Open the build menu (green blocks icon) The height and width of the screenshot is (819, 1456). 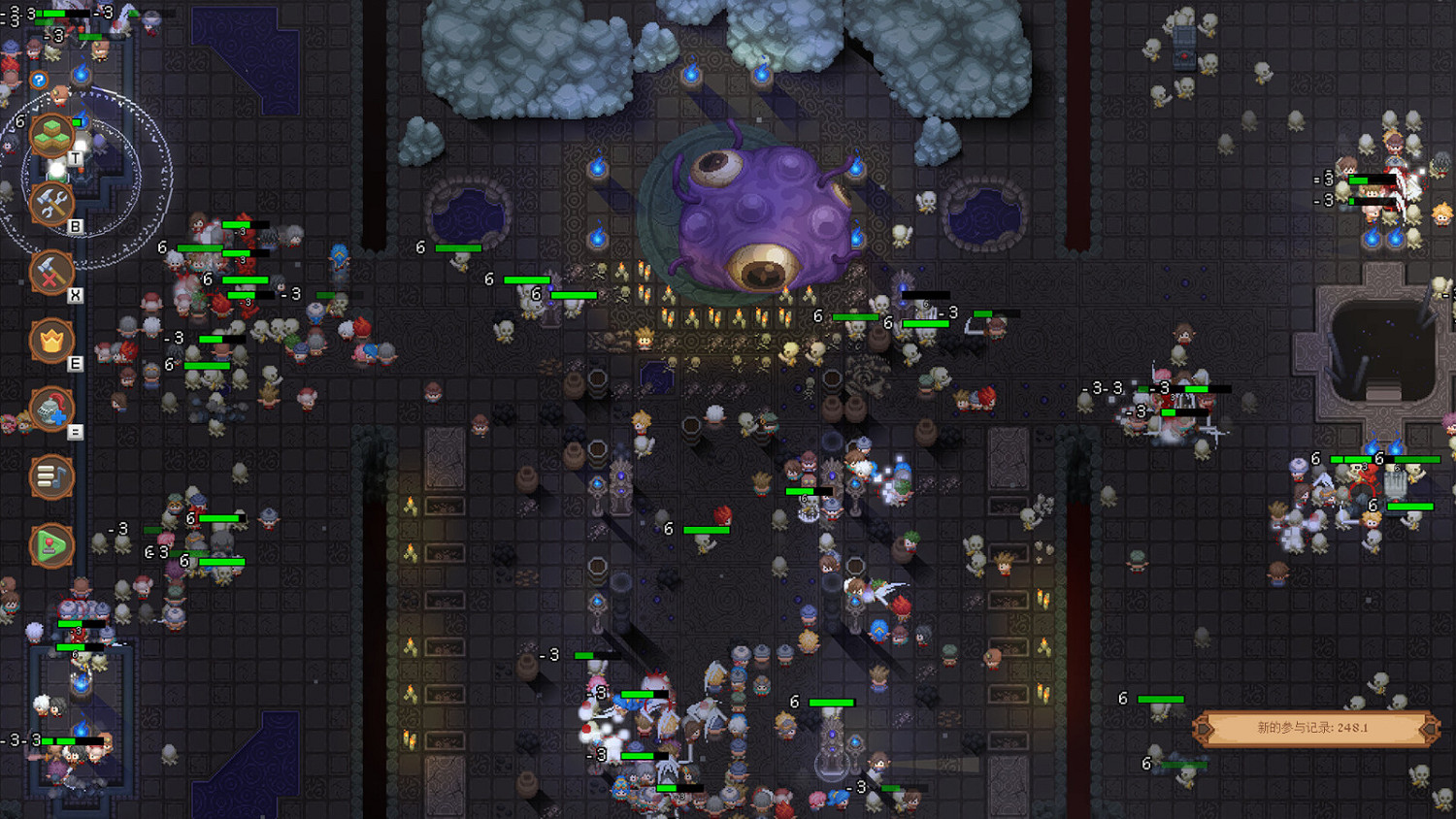click(52, 136)
